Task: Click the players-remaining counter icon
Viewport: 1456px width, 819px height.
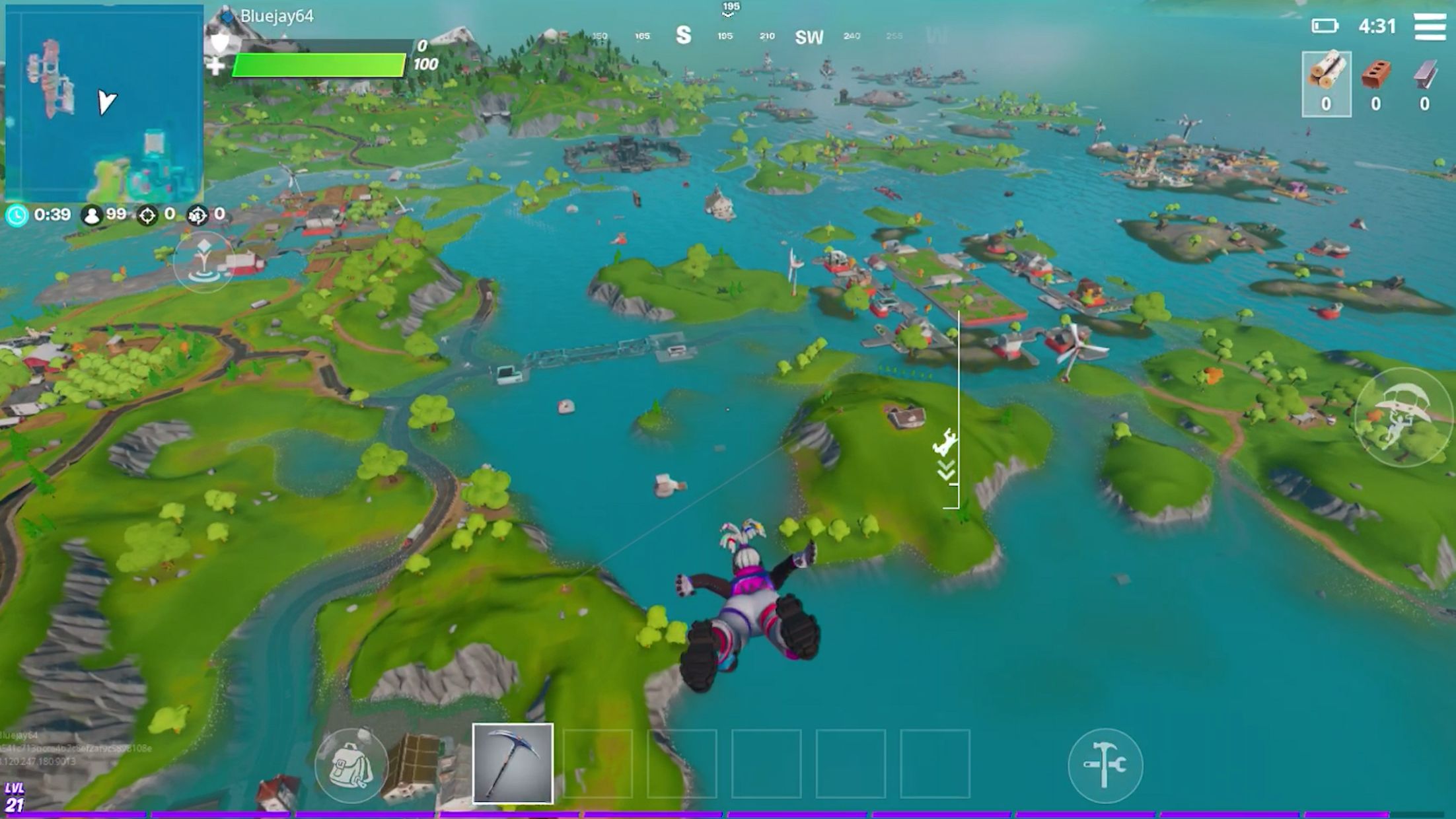Action: coord(91,214)
